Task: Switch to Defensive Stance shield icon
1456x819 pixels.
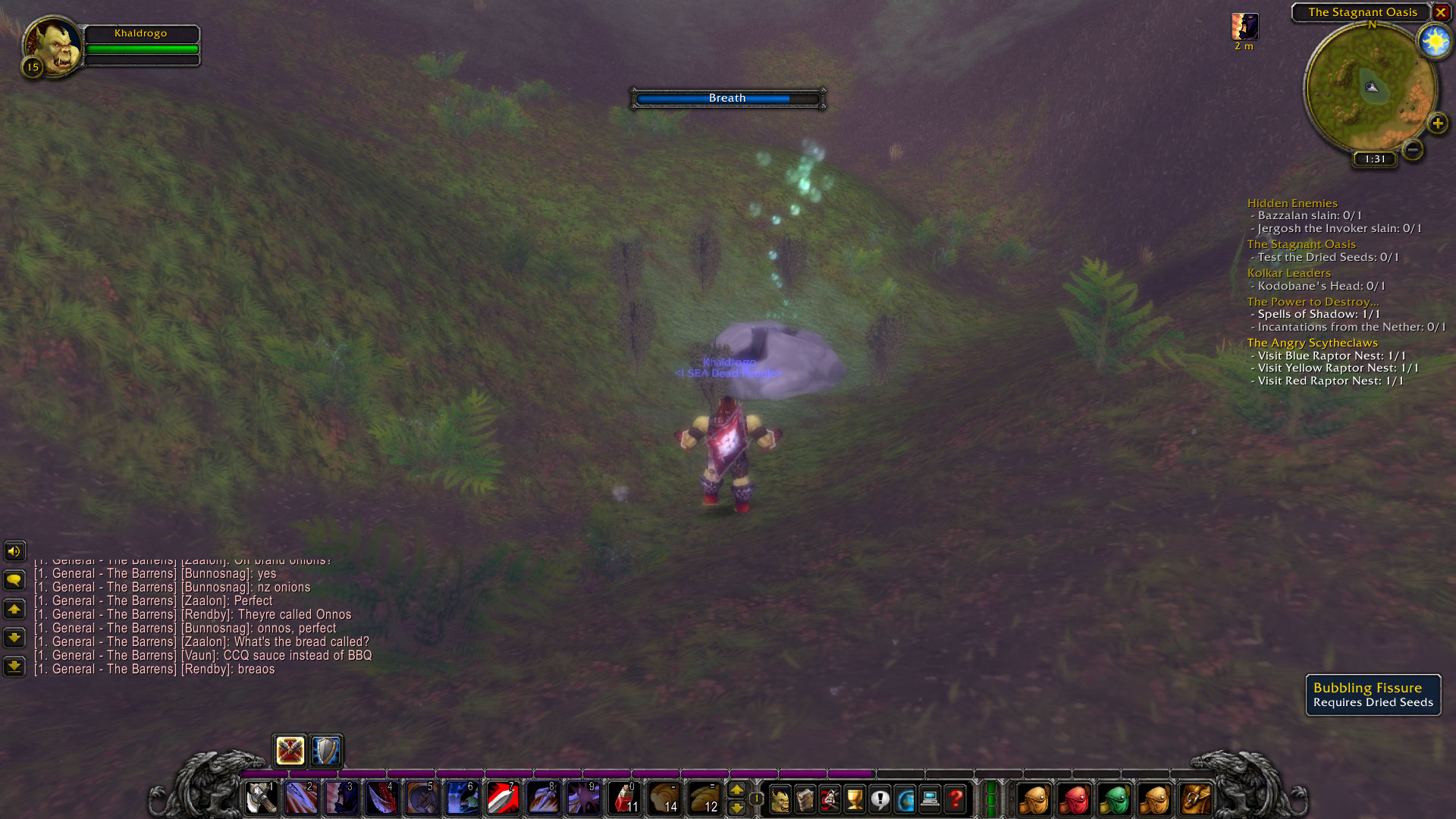Action: [x=325, y=751]
